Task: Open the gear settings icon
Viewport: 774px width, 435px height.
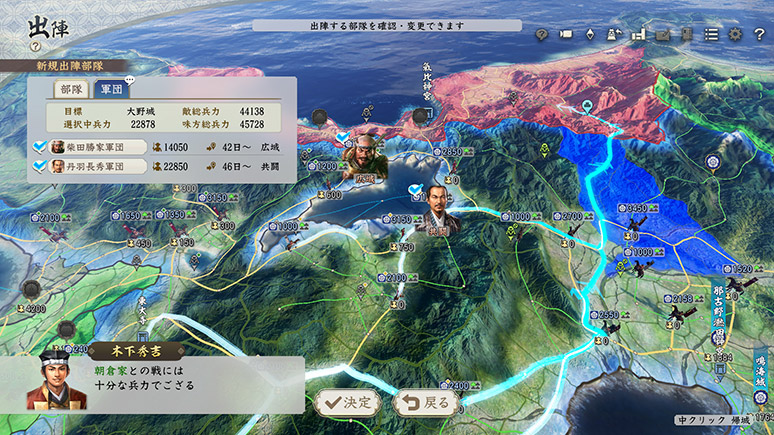Action: (735, 34)
